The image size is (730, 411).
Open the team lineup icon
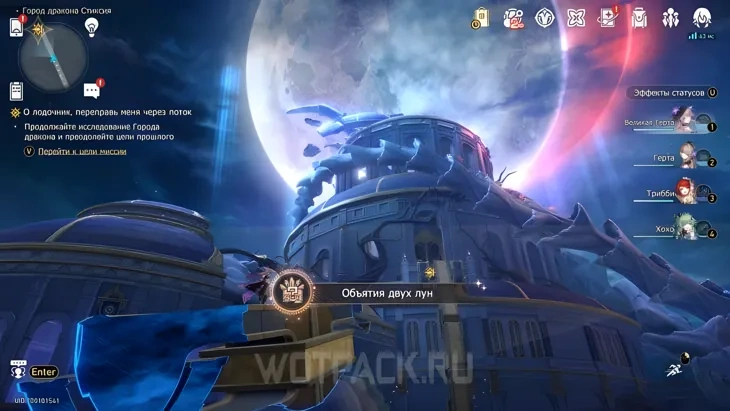(x=670, y=17)
